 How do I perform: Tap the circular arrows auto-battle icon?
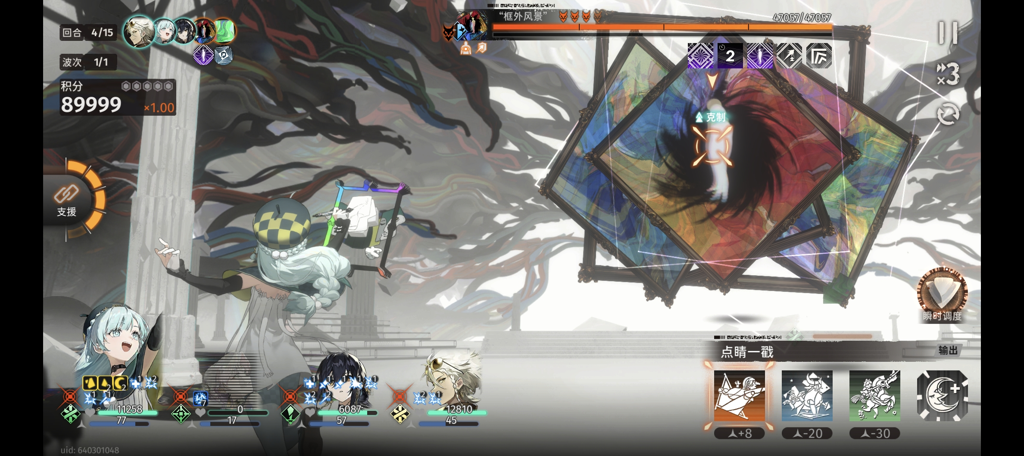pos(948,114)
